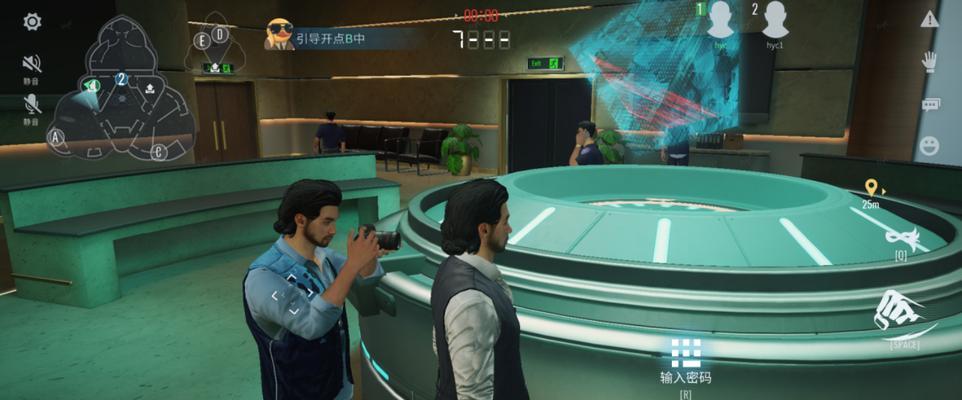
Task: Click the duck avatar guidance message
Action: [x=279, y=36]
